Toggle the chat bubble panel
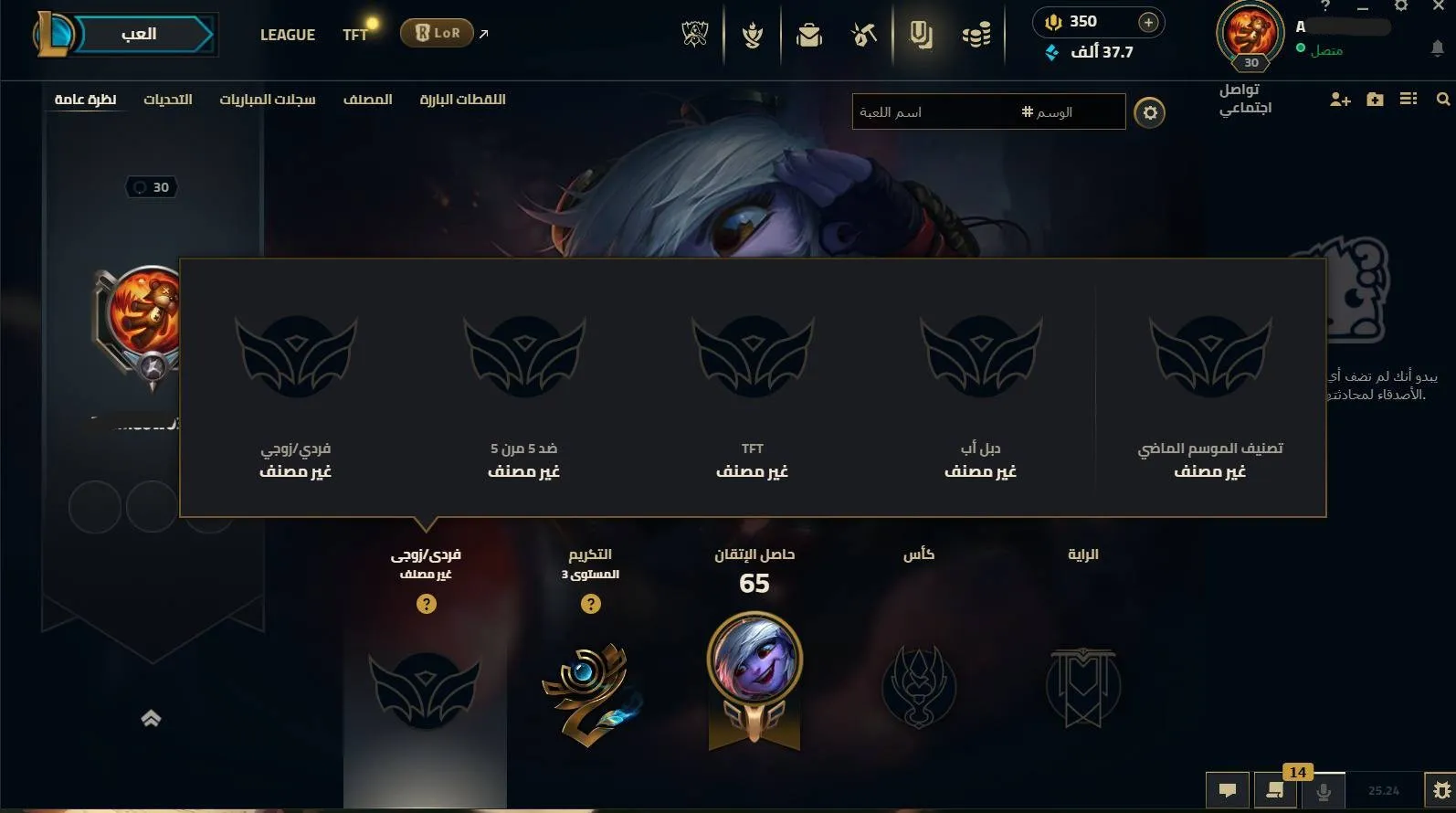The image size is (1456, 813). pyautogui.click(x=1228, y=791)
